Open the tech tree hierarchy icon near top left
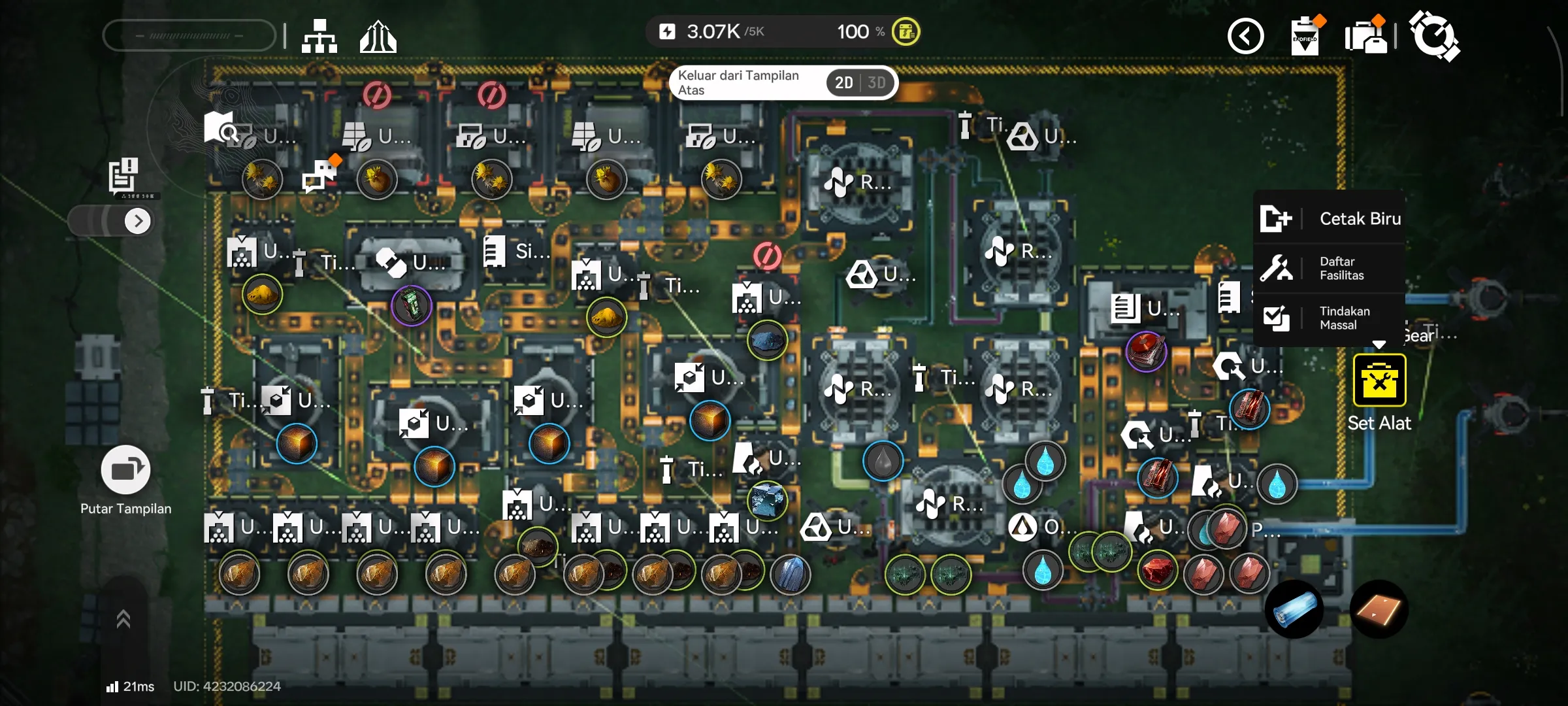Viewport: 1568px width, 706px height. (x=318, y=36)
